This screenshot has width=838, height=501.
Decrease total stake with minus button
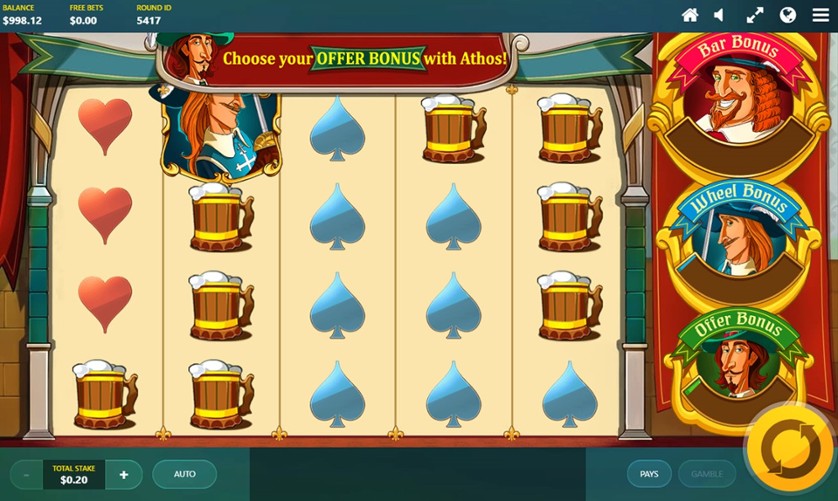click(x=26, y=474)
